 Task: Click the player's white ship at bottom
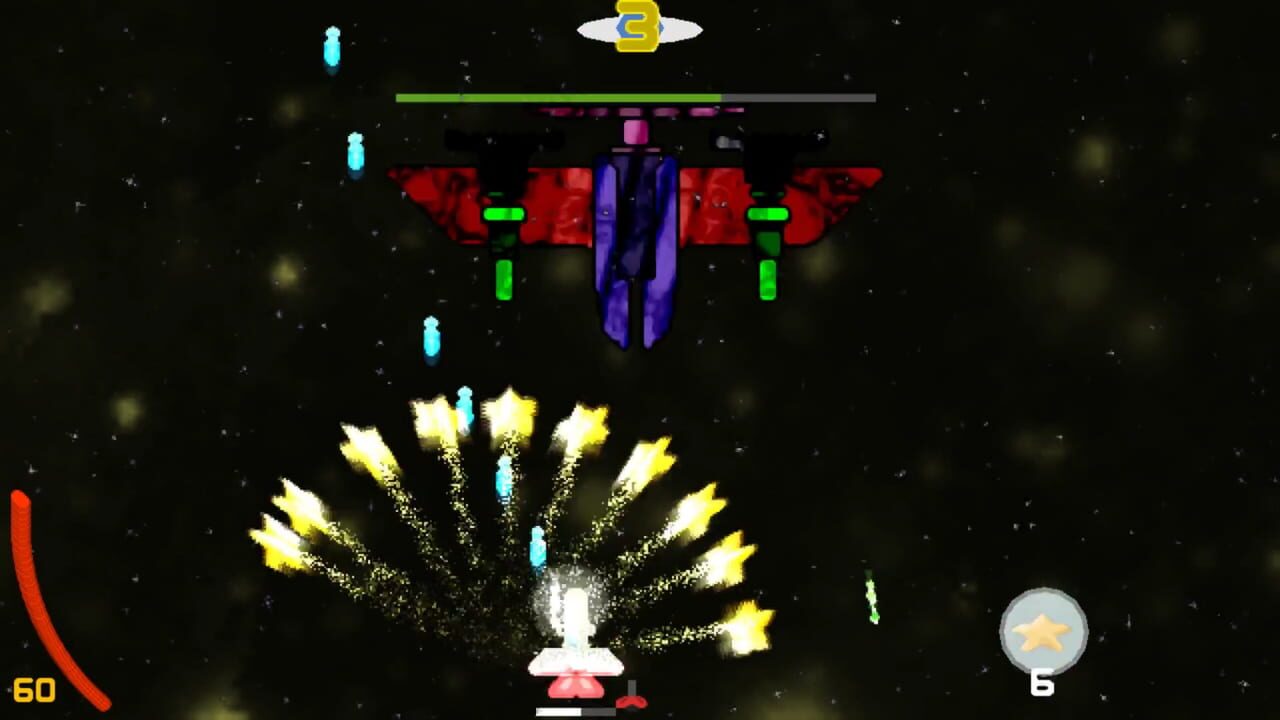point(575,660)
